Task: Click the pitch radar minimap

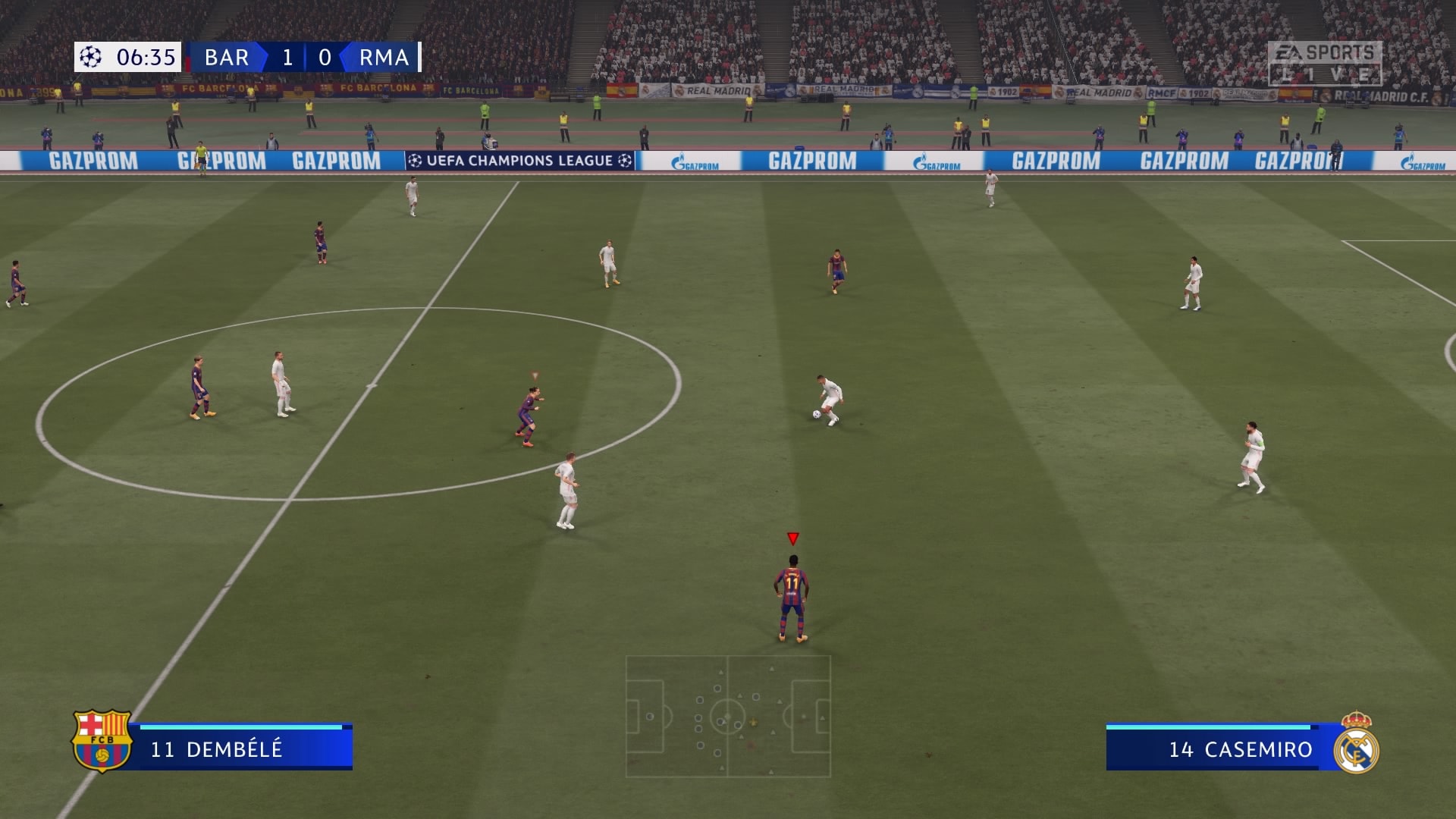Action: coord(728,717)
